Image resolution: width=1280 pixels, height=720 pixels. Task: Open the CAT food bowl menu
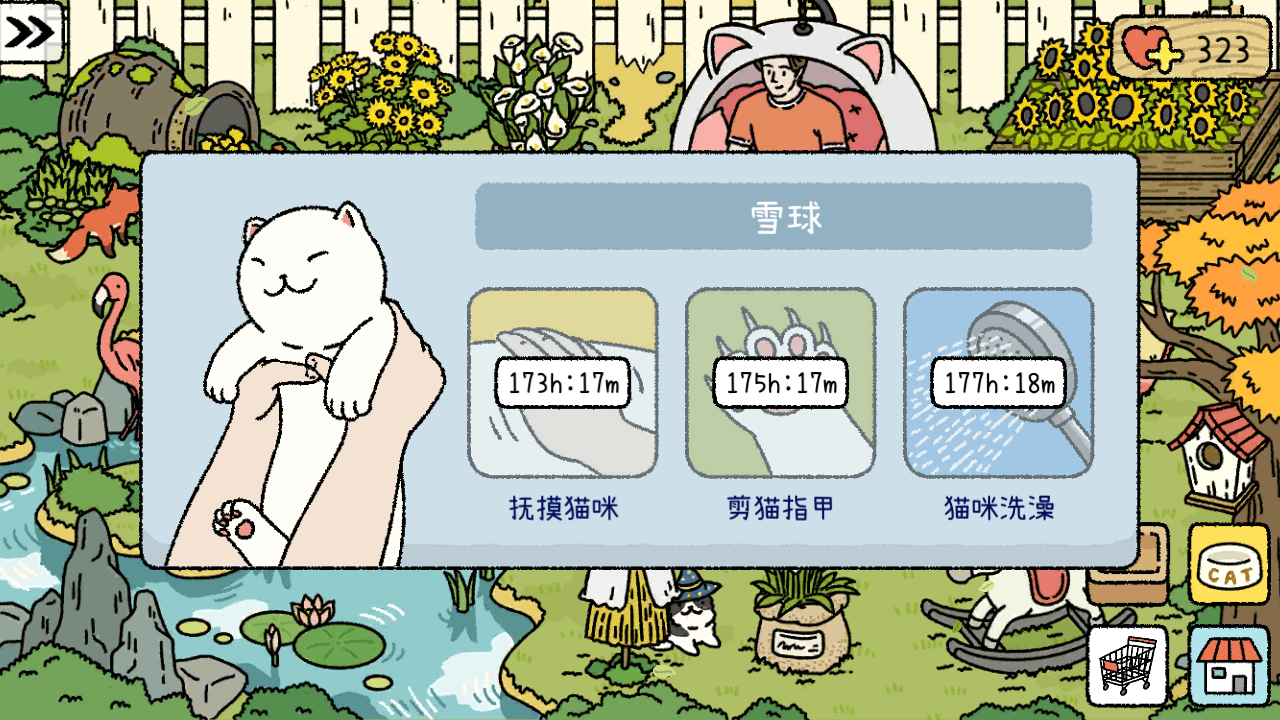click(1230, 566)
